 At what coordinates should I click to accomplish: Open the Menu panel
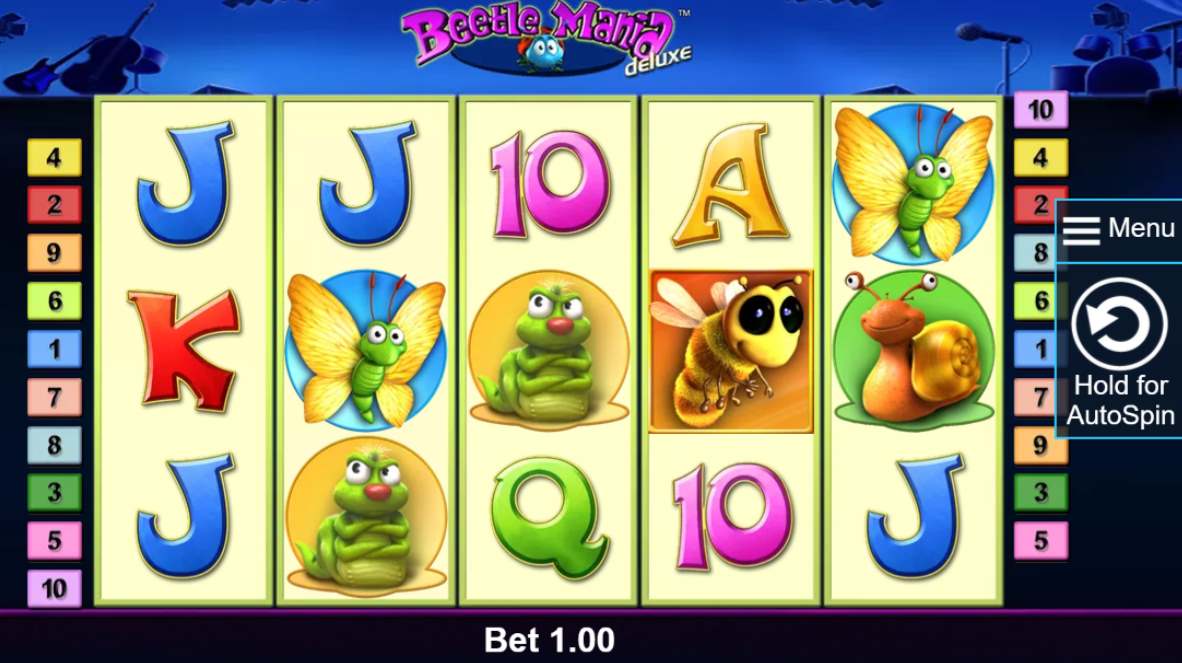tap(1118, 229)
